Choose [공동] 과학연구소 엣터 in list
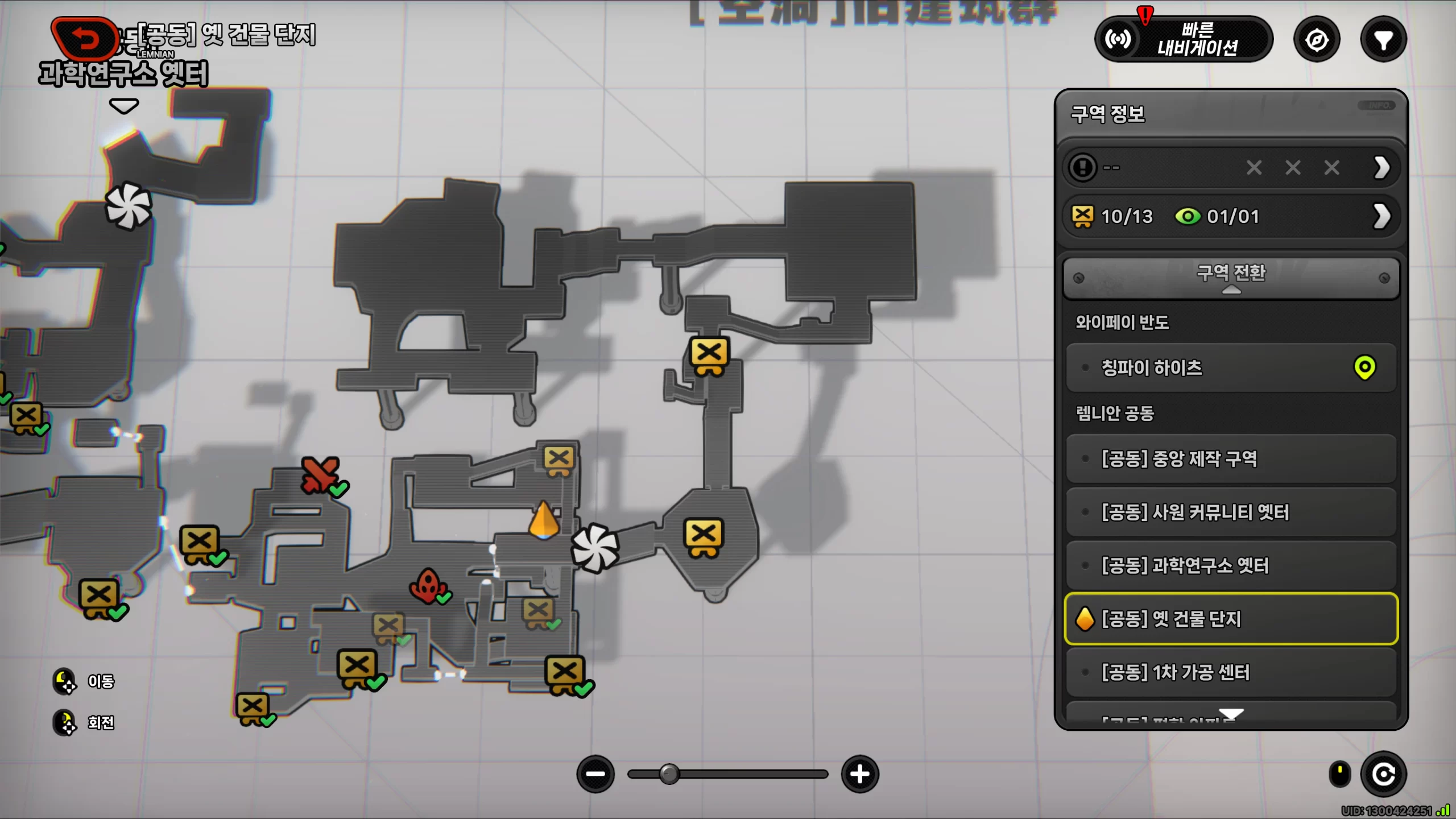Image resolution: width=1456 pixels, height=819 pixels. point(1231,566)
